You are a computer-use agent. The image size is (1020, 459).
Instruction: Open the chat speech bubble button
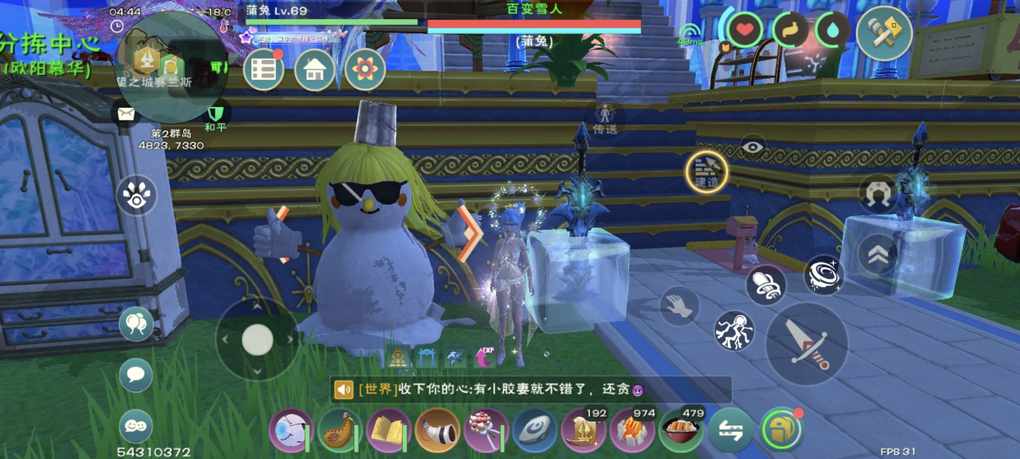(x=136, y=375)
